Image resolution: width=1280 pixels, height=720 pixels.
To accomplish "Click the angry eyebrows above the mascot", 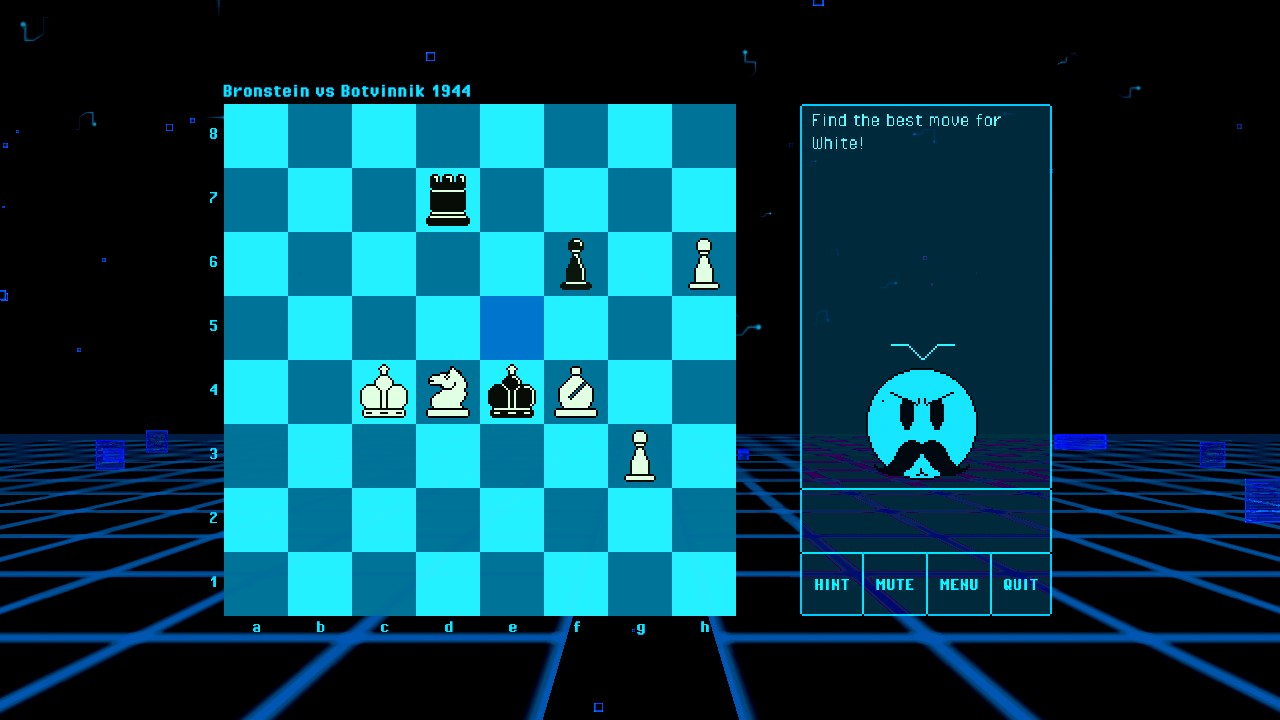I will 922,350.
